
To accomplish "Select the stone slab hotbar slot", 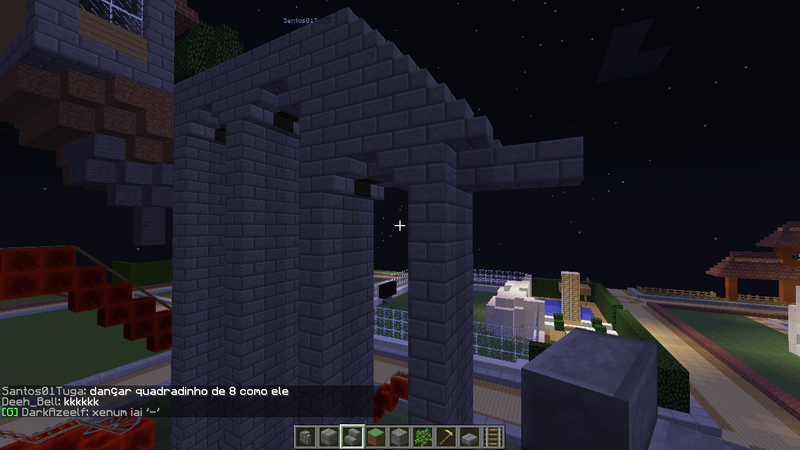I will pos(470,437).
